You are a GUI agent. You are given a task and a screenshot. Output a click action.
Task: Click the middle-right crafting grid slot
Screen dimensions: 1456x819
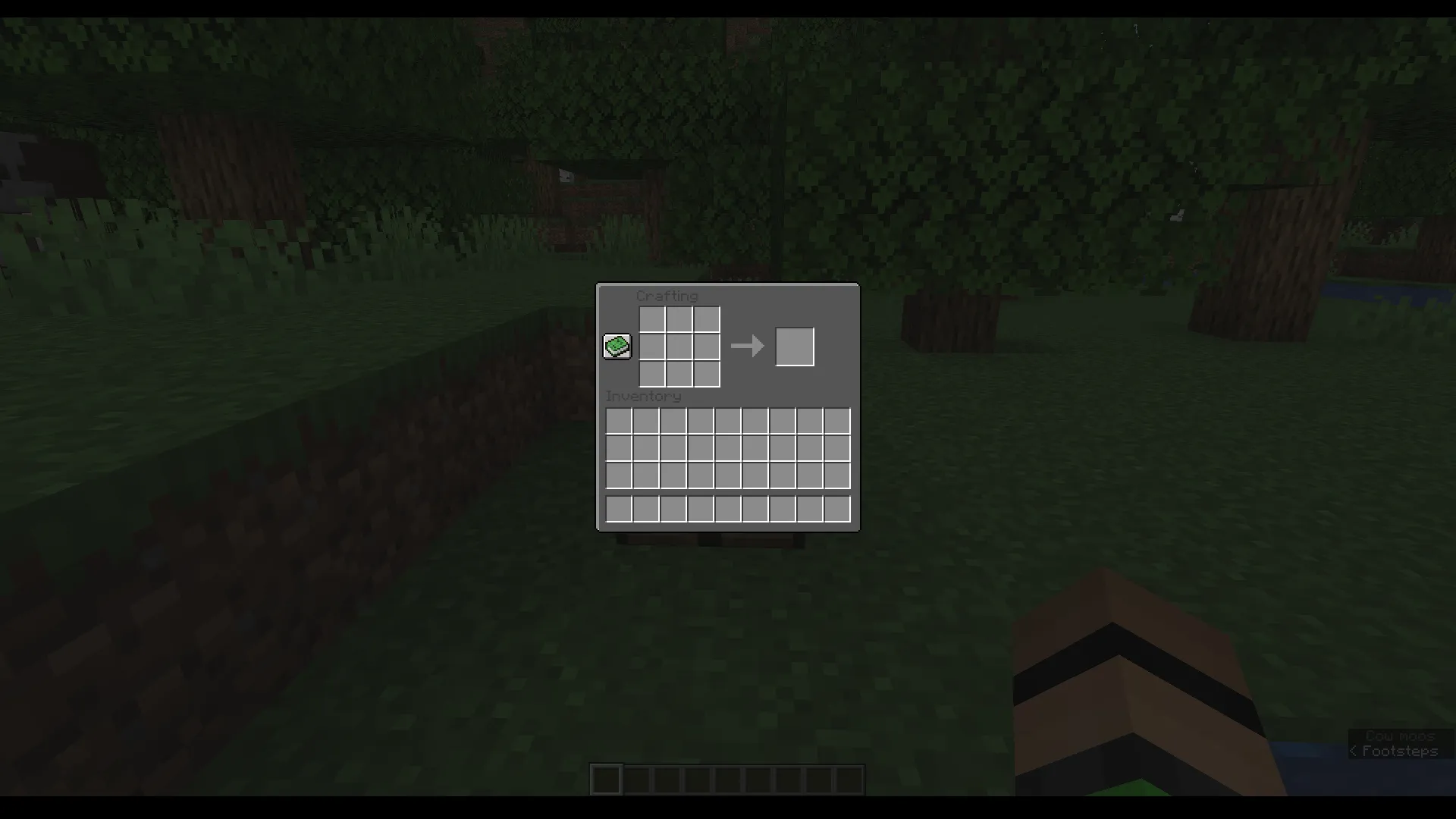(708, 347)
